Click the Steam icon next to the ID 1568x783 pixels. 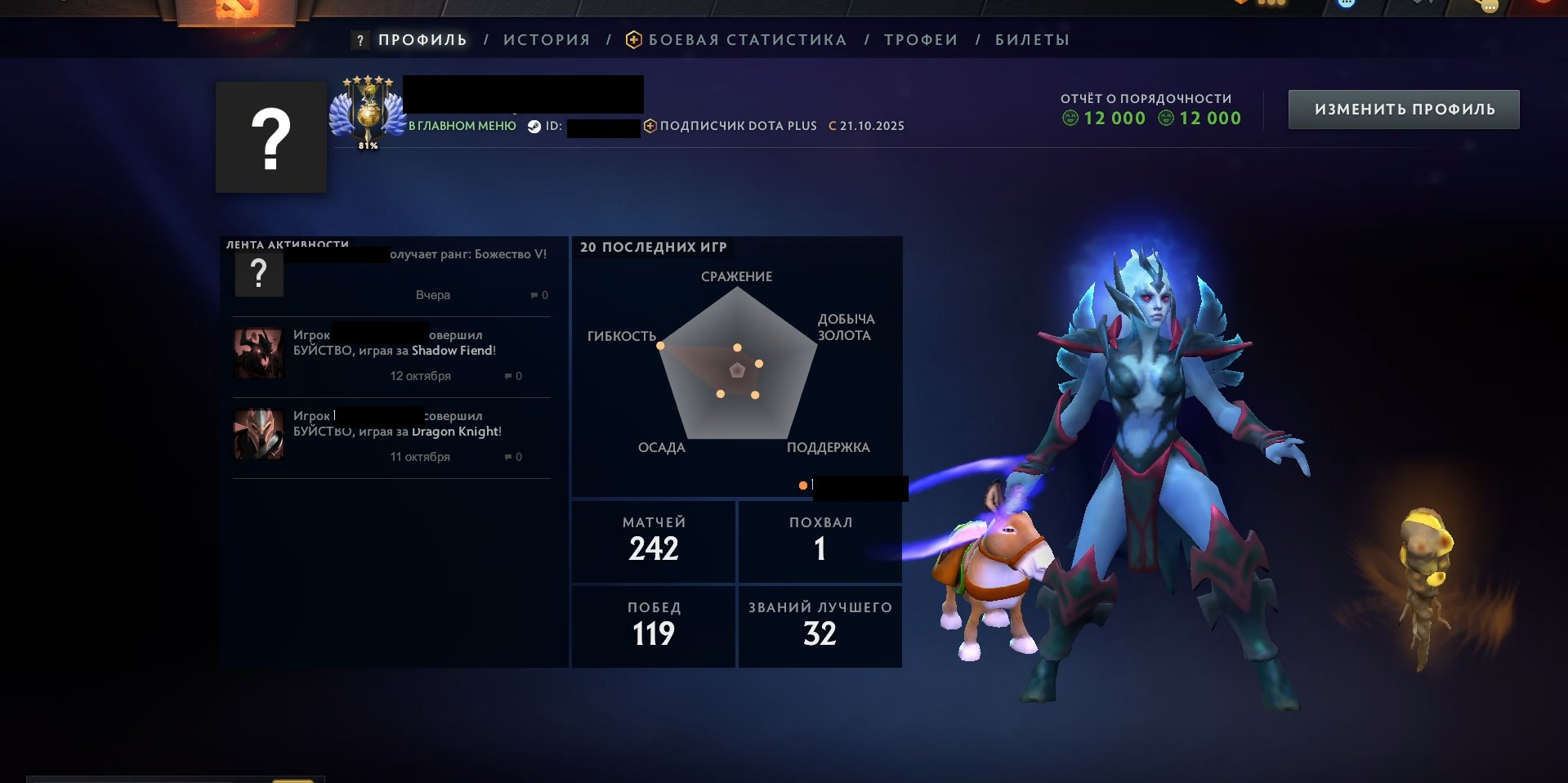pyautogui.click(x=535, y=126)
